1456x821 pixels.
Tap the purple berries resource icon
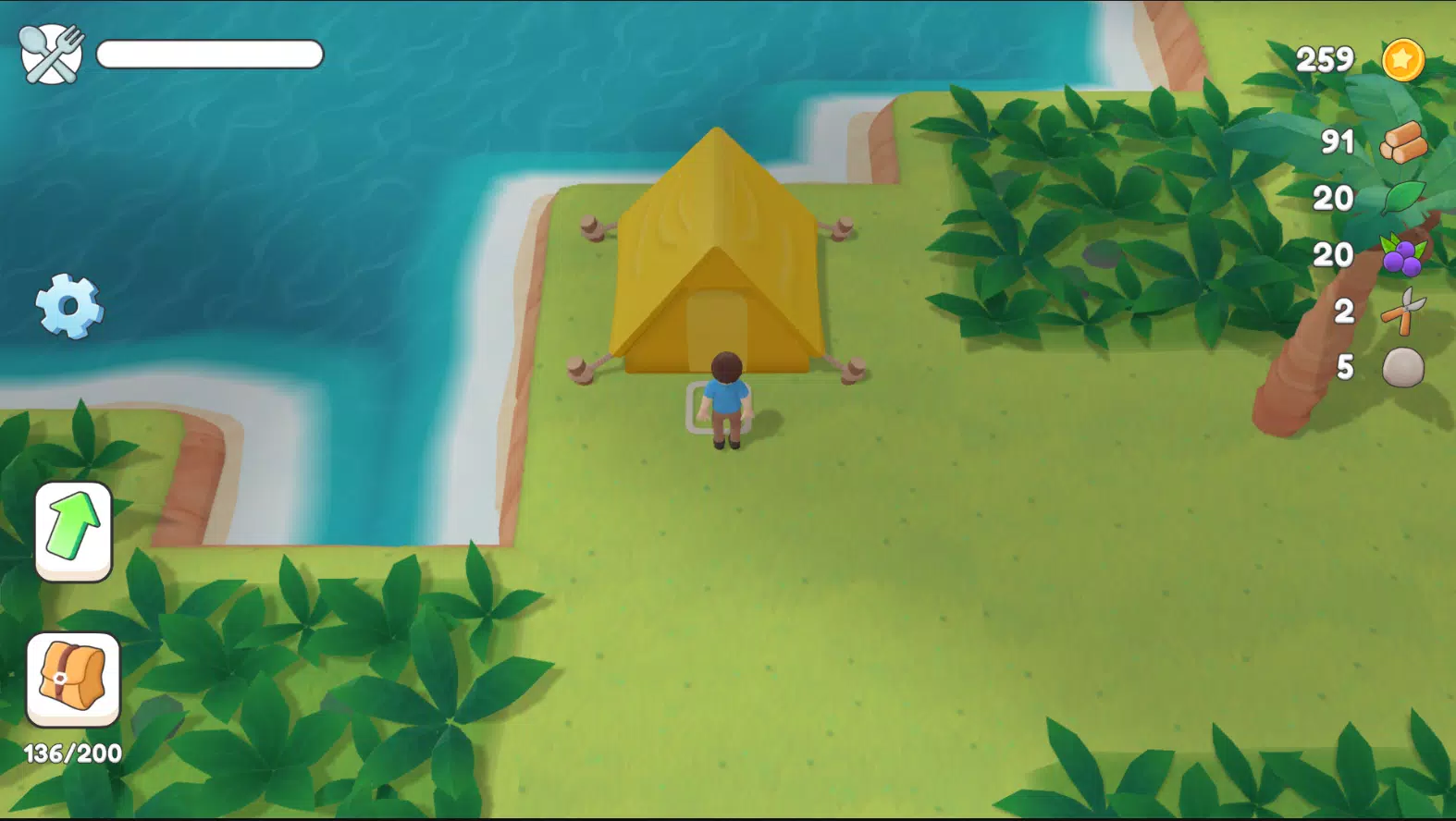point(1400,256)
